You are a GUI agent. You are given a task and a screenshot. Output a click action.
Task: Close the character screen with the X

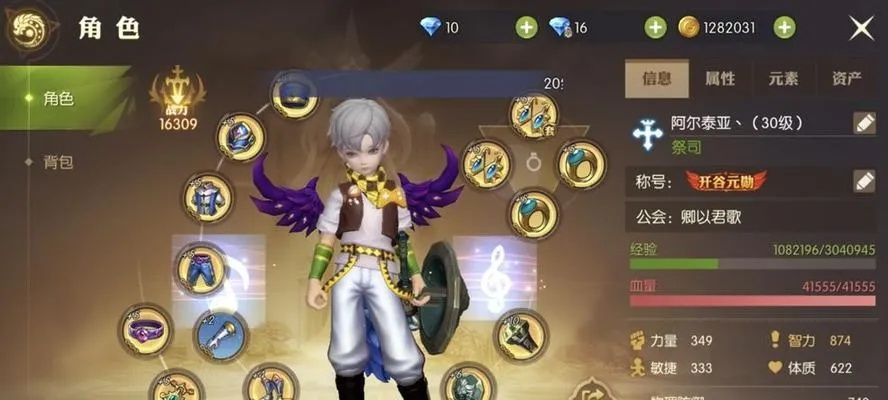861,28
